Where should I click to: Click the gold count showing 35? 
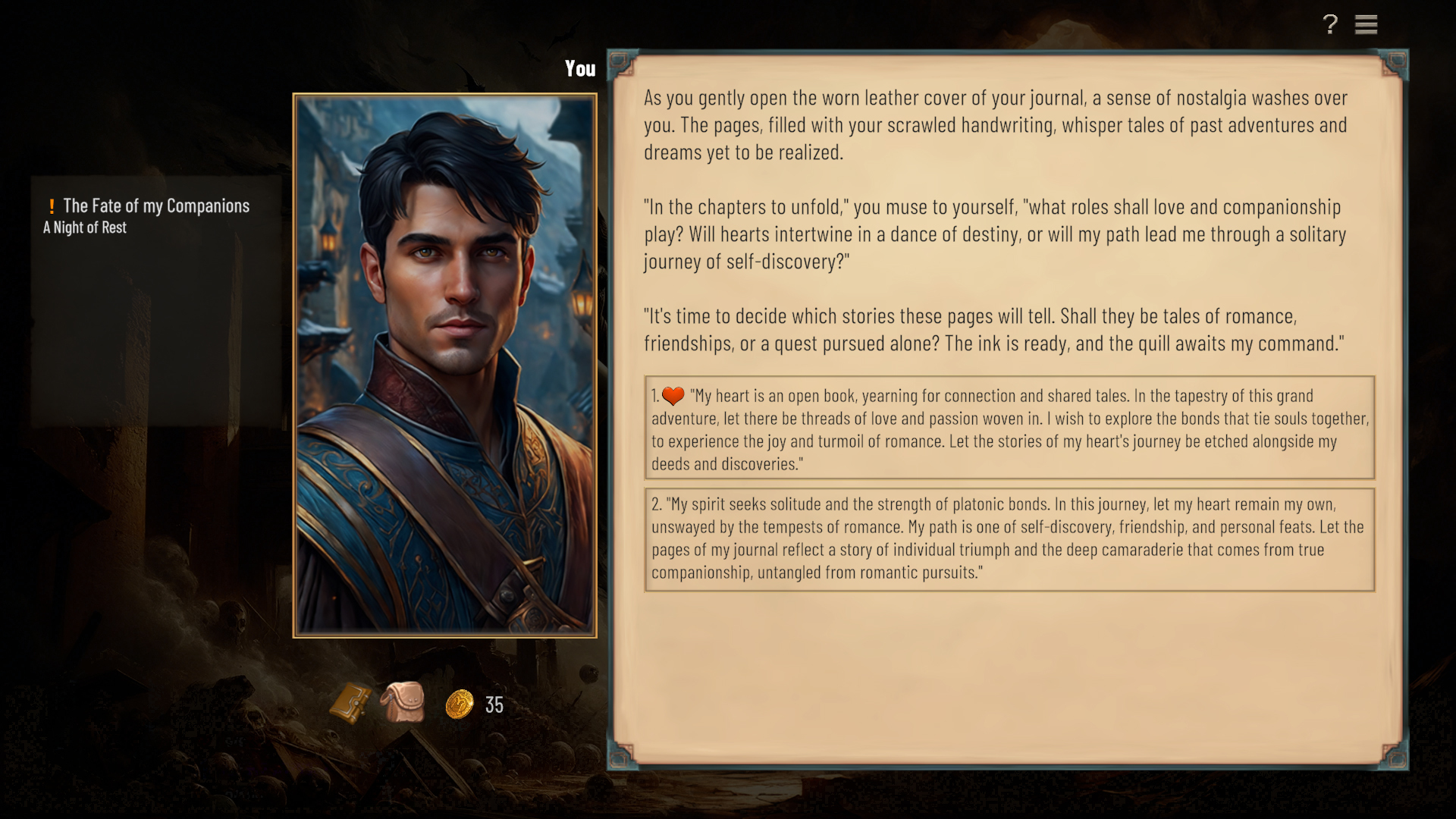[493, 706]
